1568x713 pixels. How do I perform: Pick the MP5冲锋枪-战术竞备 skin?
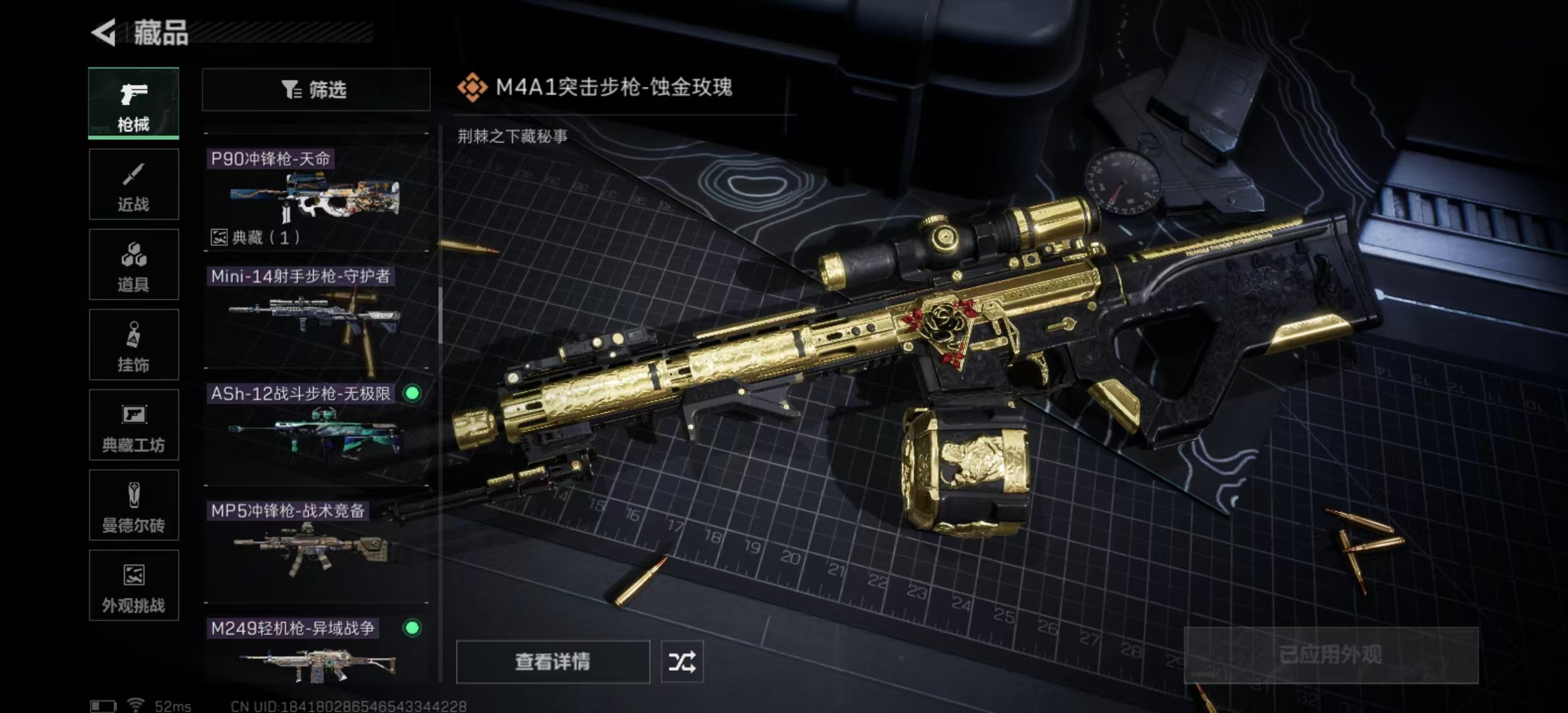[315, 549]
